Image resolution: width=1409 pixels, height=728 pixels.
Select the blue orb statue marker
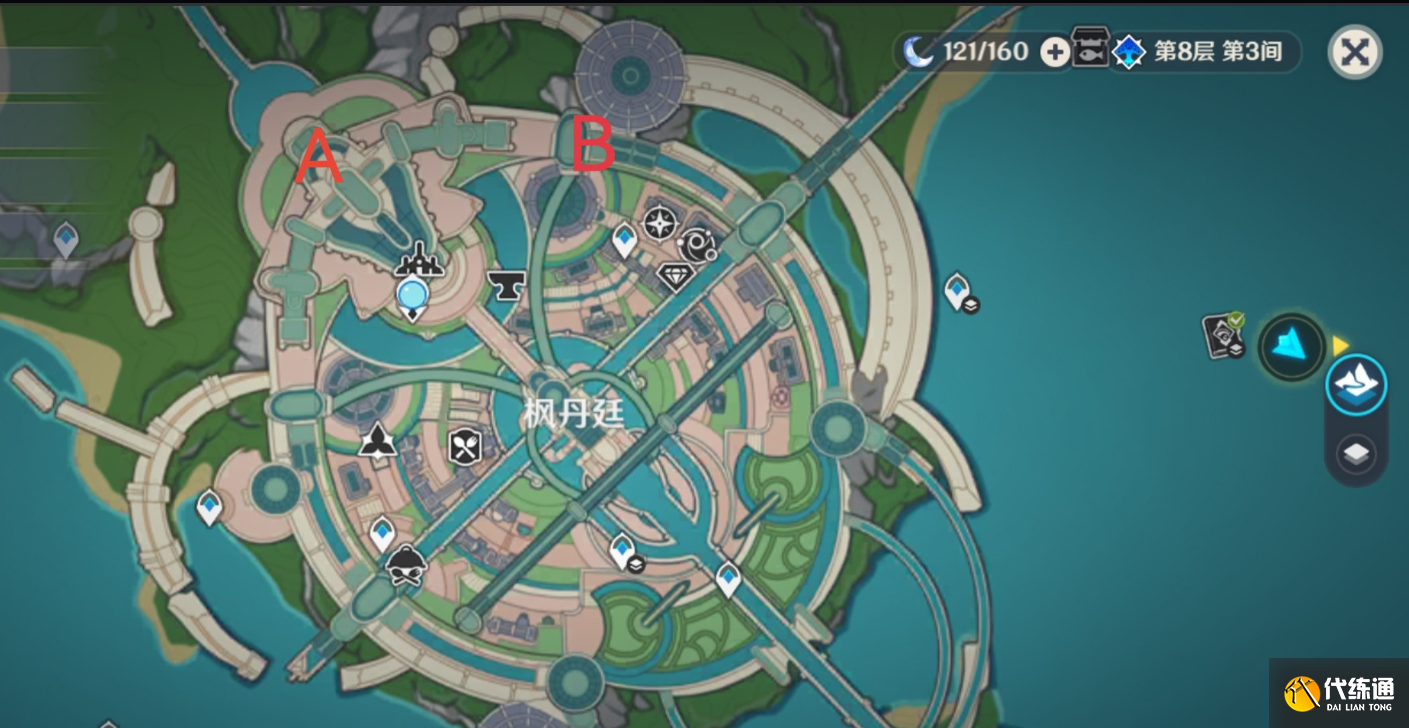pyautogui.click(x=411, y=295)
